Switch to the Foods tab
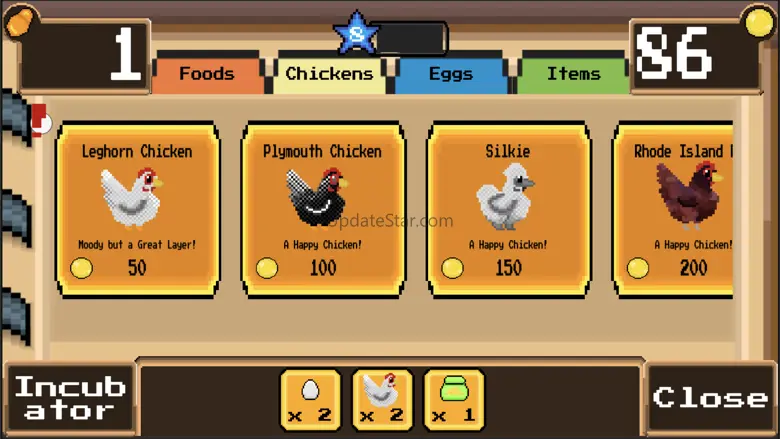780x439 pixels. coord(206,74)
